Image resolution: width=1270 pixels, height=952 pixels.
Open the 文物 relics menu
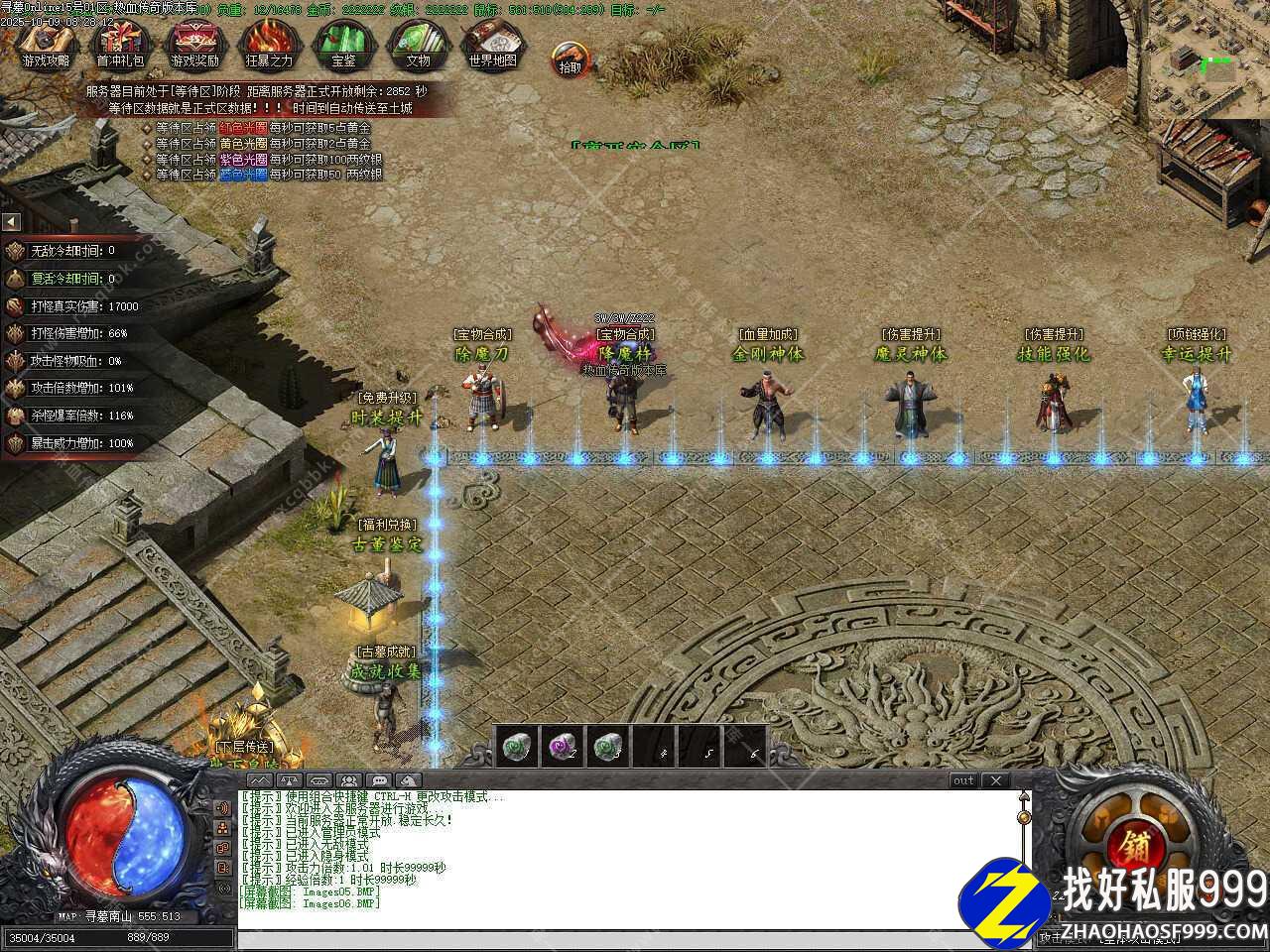[x=418, y=43]
